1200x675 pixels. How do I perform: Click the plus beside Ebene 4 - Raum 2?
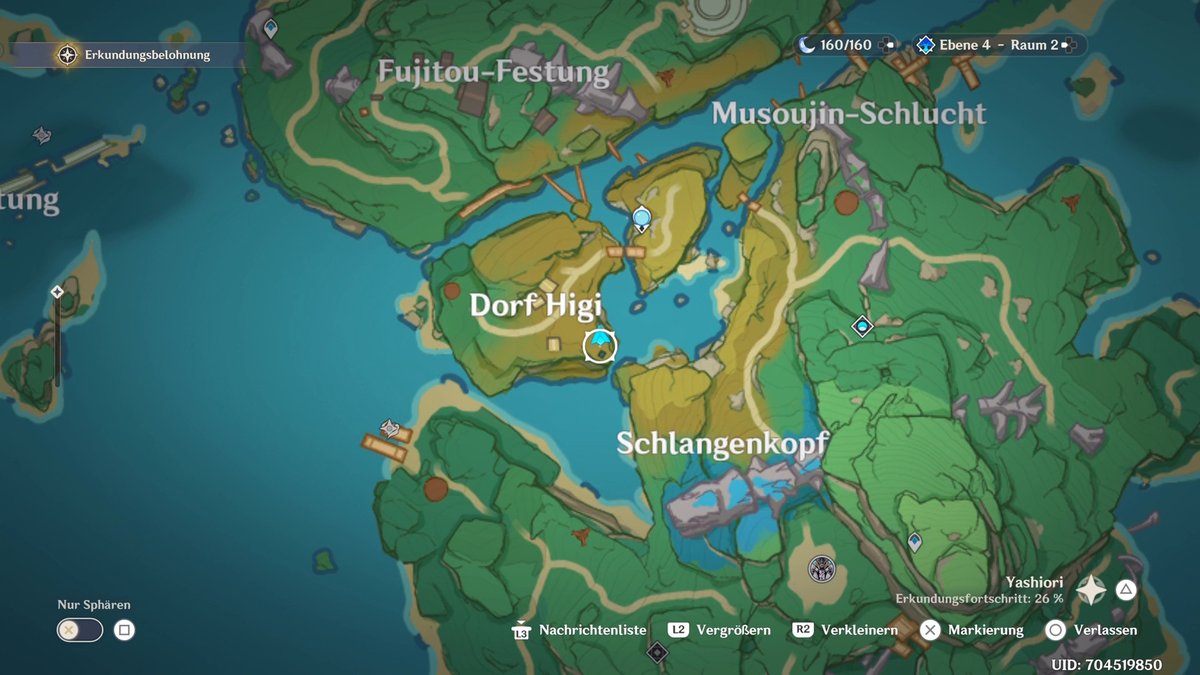(1070, 45)
